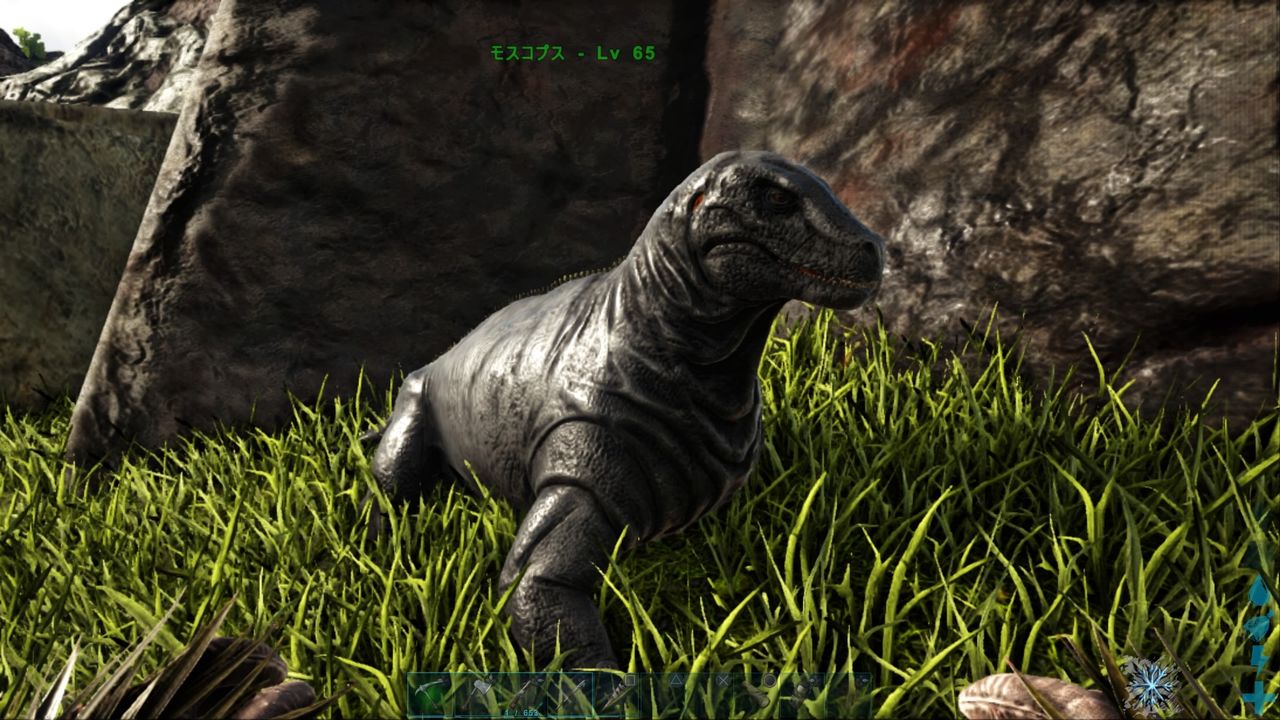The width and height of the screenshot is (1280, 720).
Task: Click the X button prompt slot
Action: point(723,682)
